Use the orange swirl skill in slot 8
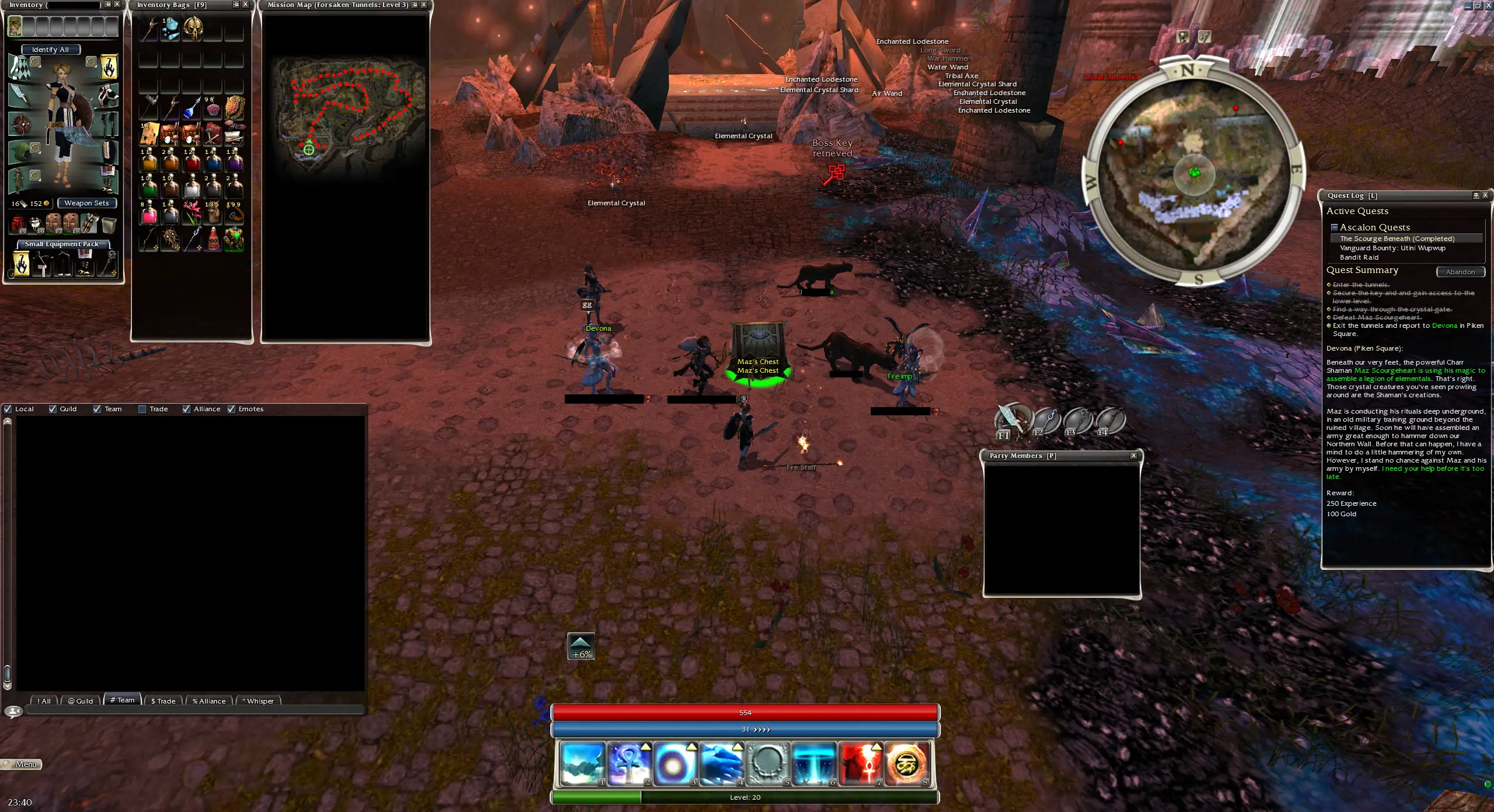 [906, 763]
